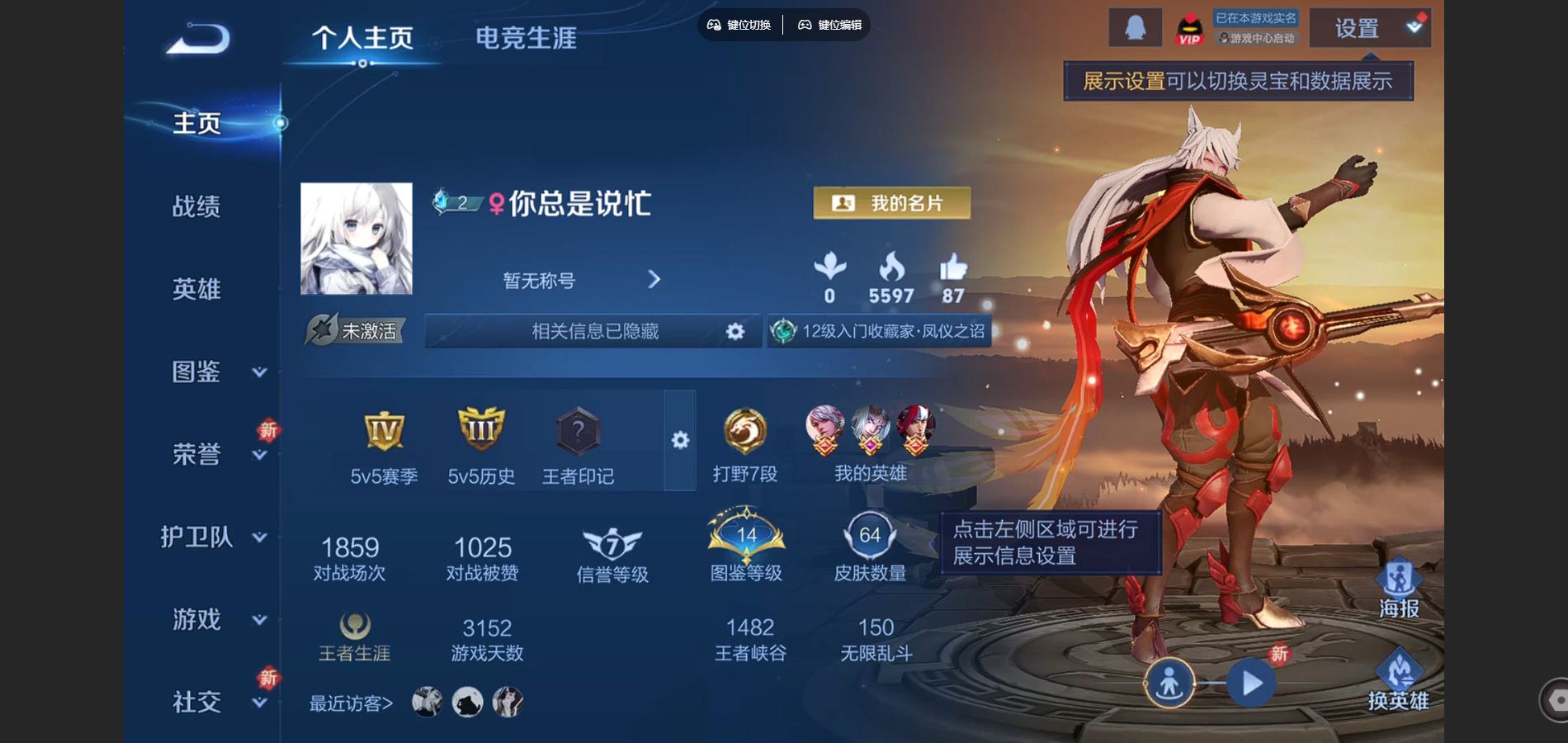Click the QQ penguin icon at top right
The height and width of the screenshot is (743, 1568).
pyautogui.click(x=1134, y=28)
